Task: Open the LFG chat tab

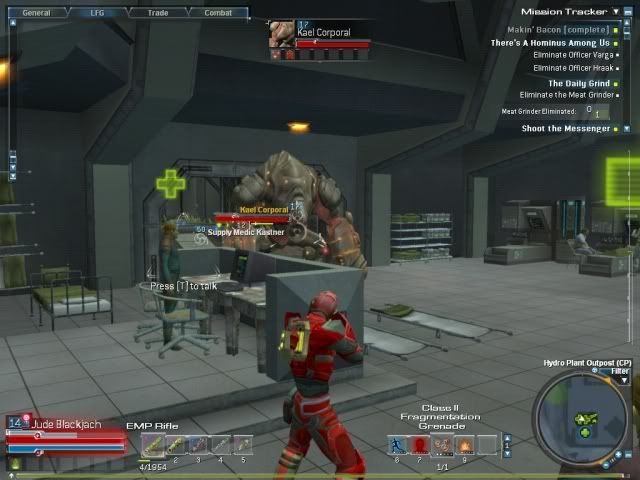Action: pyautogui.click(x=96, y=13)
